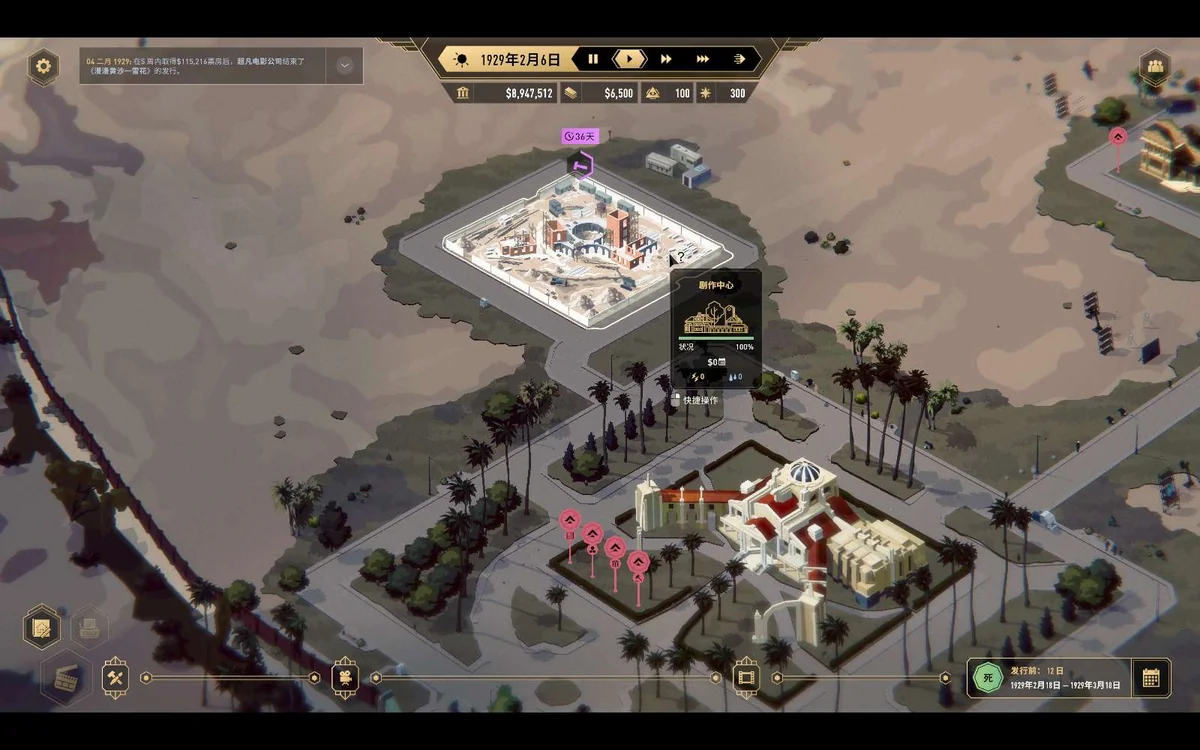
Task: Switch to double fast-forward speed
Action: pos(666,59)
